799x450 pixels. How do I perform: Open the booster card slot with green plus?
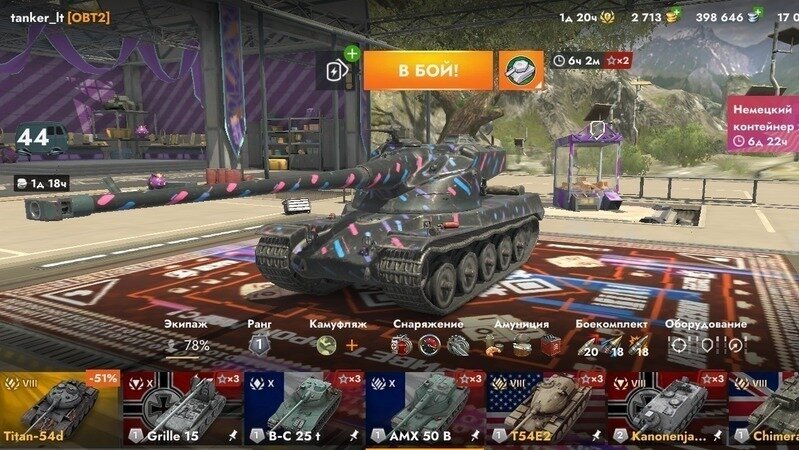(336, 69)
